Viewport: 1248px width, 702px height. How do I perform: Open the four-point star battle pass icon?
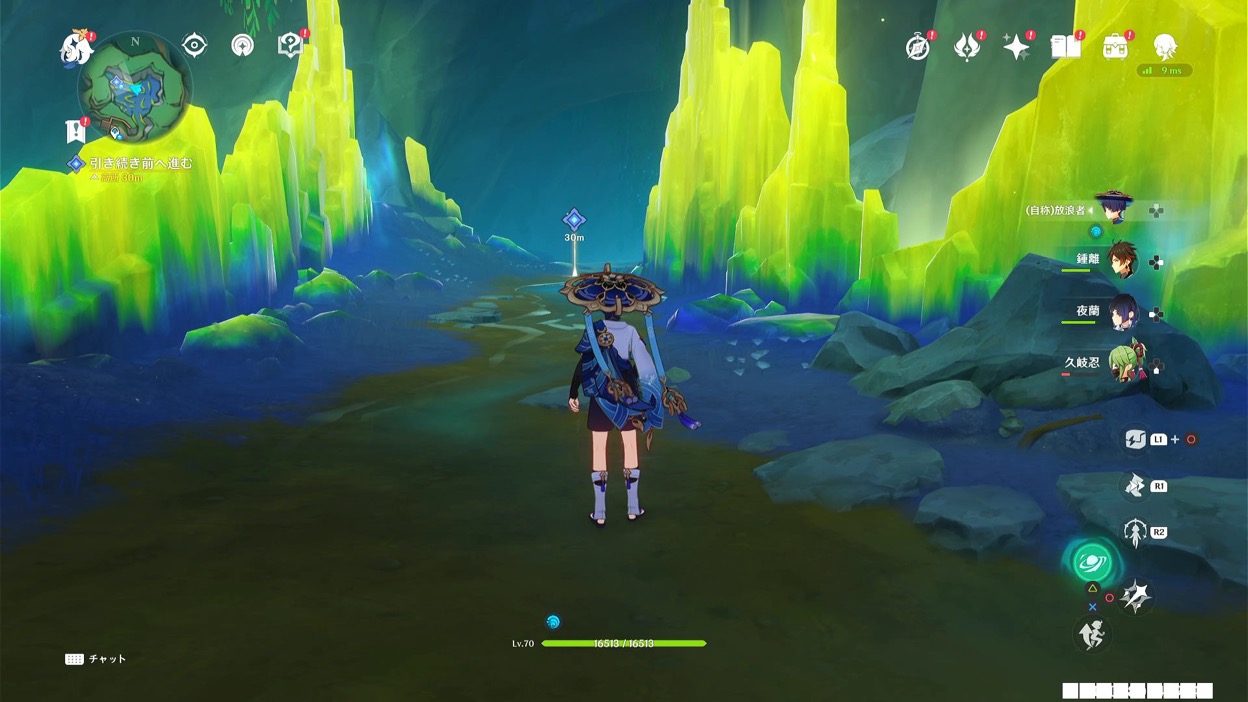point(1016,47)
